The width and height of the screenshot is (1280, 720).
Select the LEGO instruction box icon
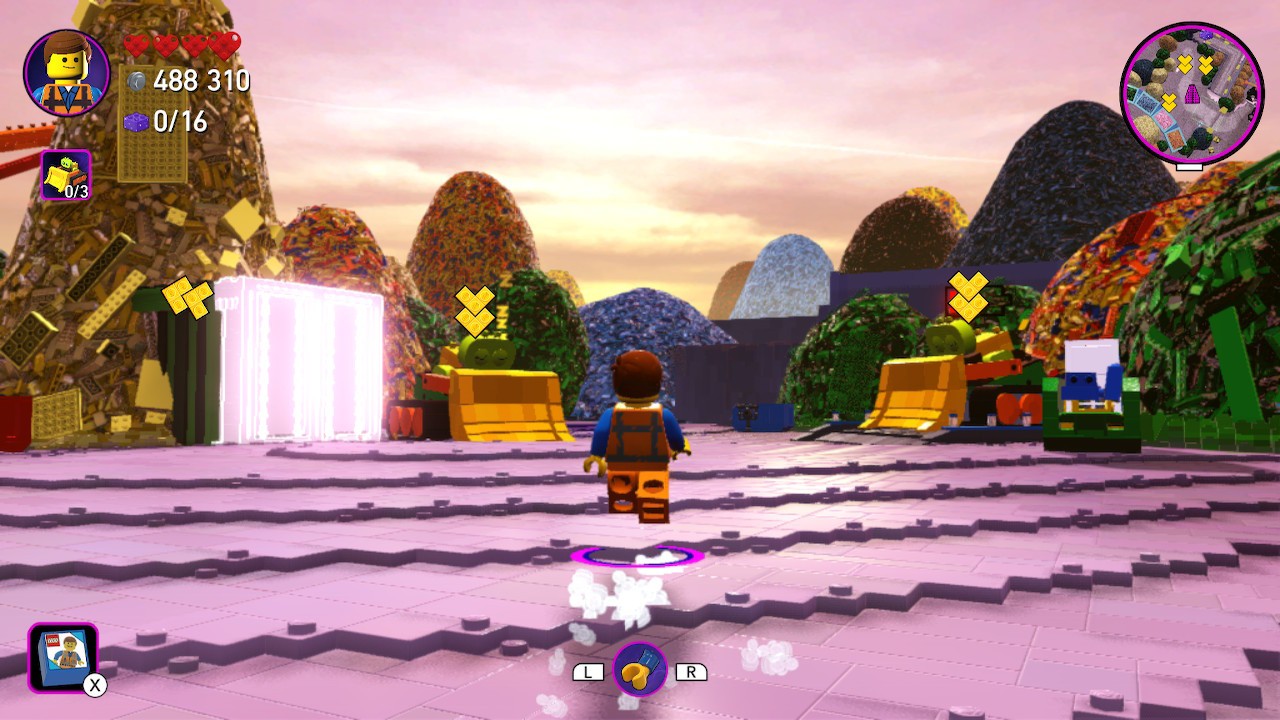click(x=62, y=658)
